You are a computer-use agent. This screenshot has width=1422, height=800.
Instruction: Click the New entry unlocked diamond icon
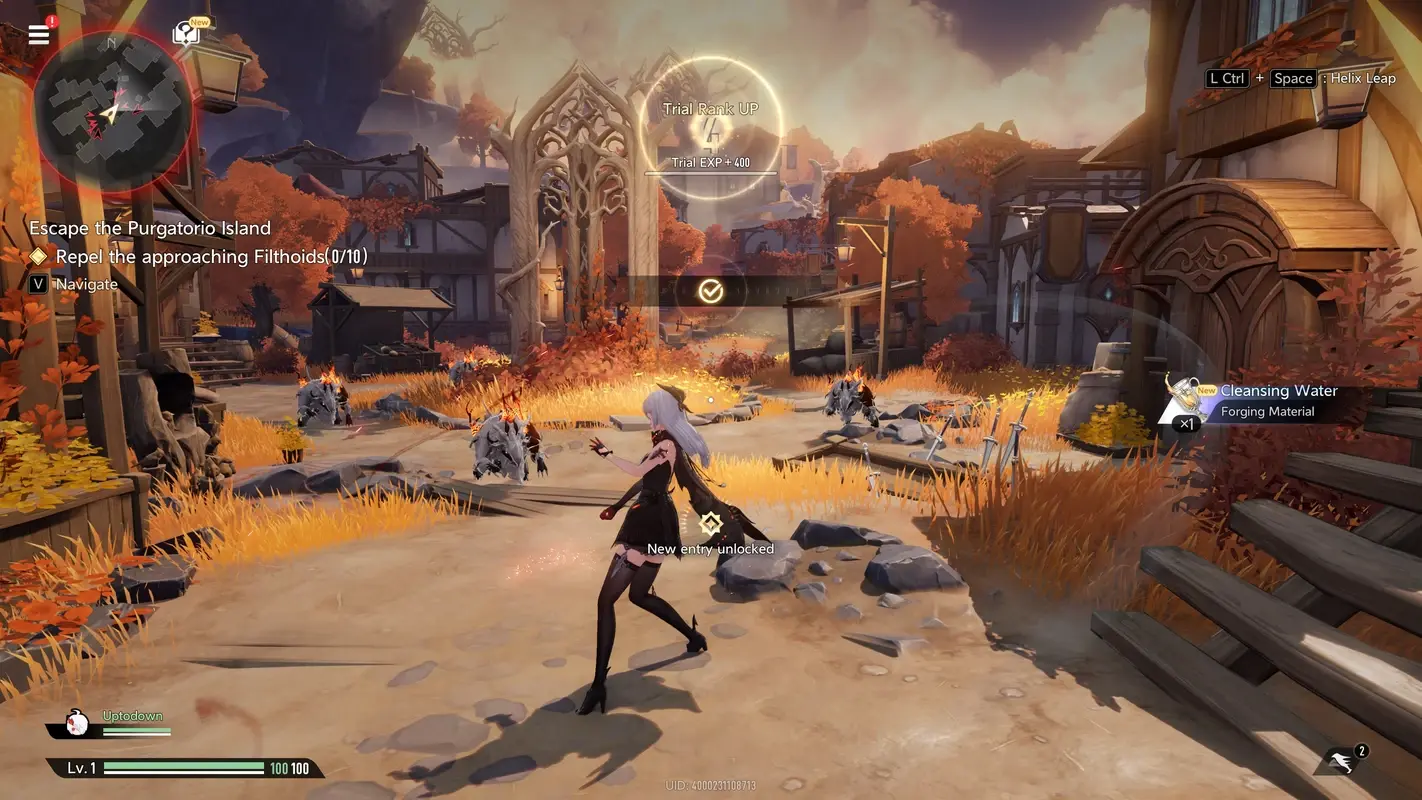(x=710, y=523)
